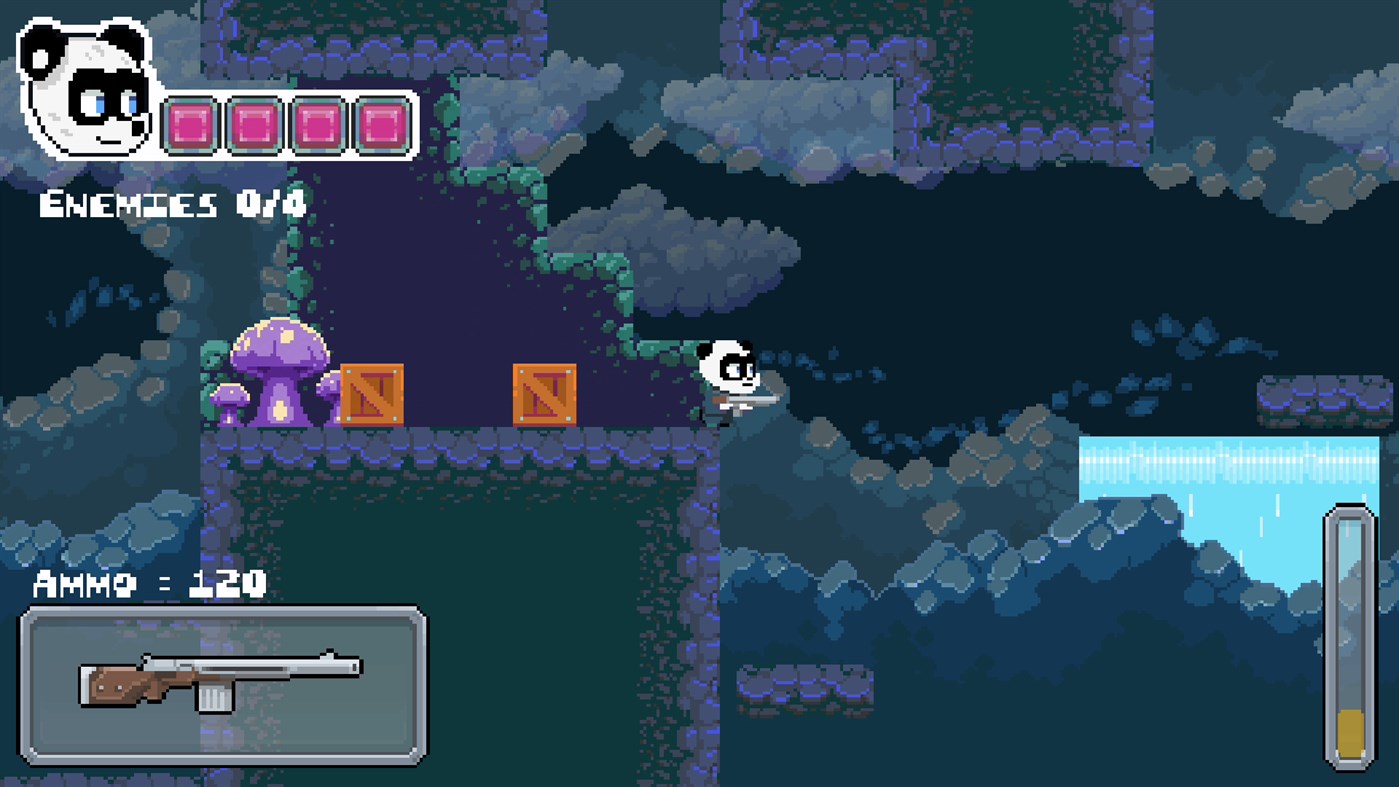Click the left wooden crate
The image size is (1399, 787).
tap(371, 396)
